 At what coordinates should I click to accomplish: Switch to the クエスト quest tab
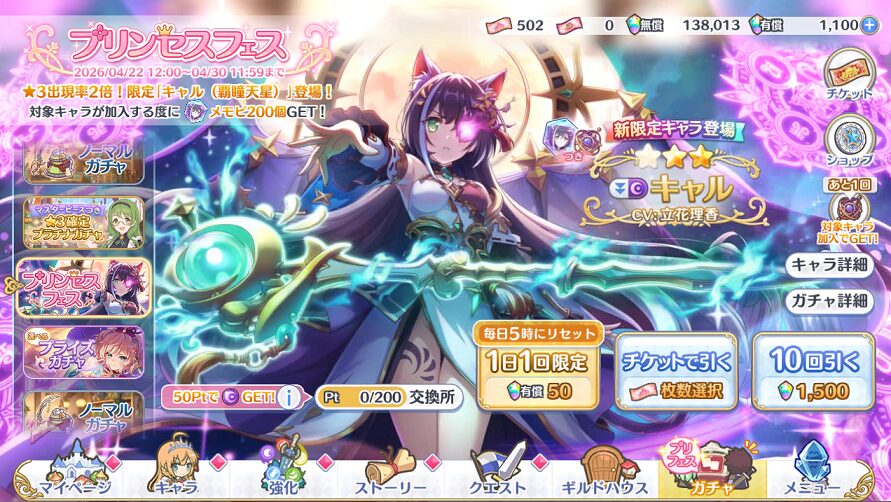point(501,474)
